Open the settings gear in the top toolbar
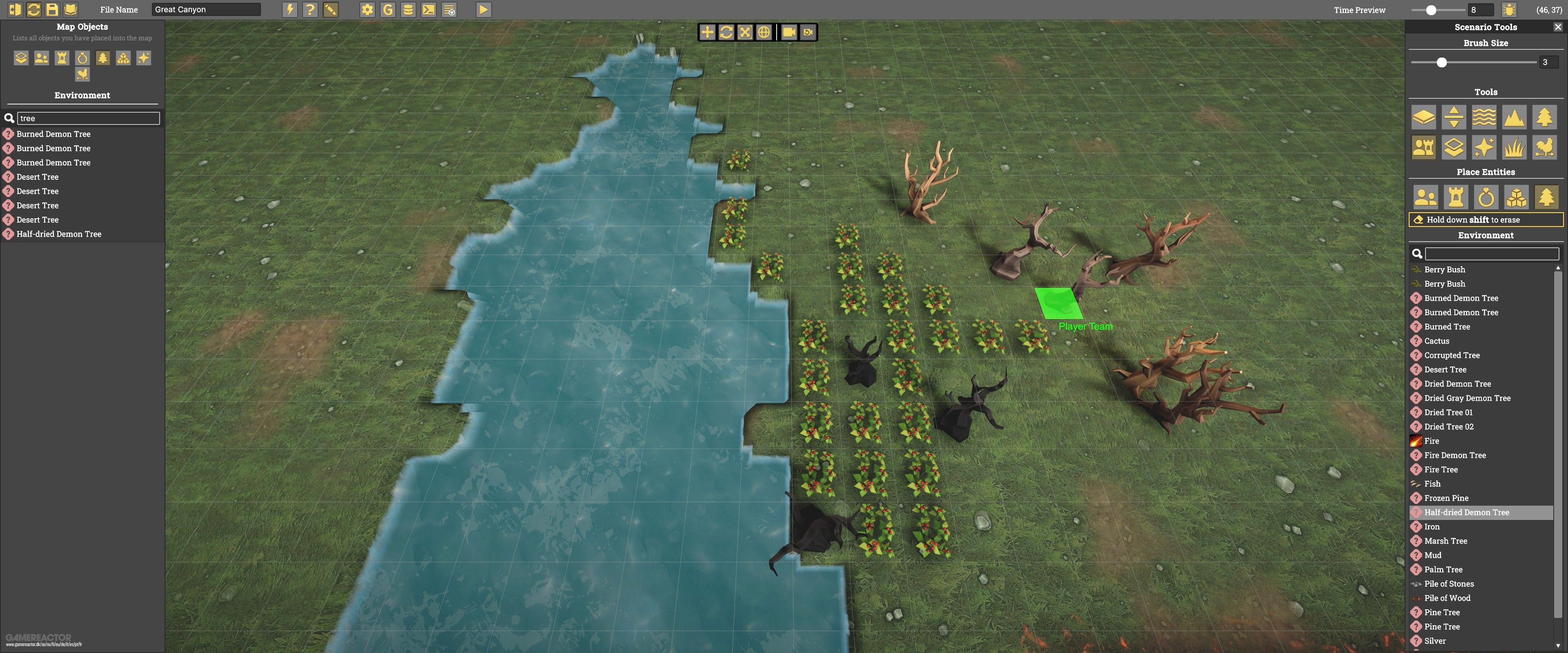1568x653 pixels. click(x=367, y=9)
